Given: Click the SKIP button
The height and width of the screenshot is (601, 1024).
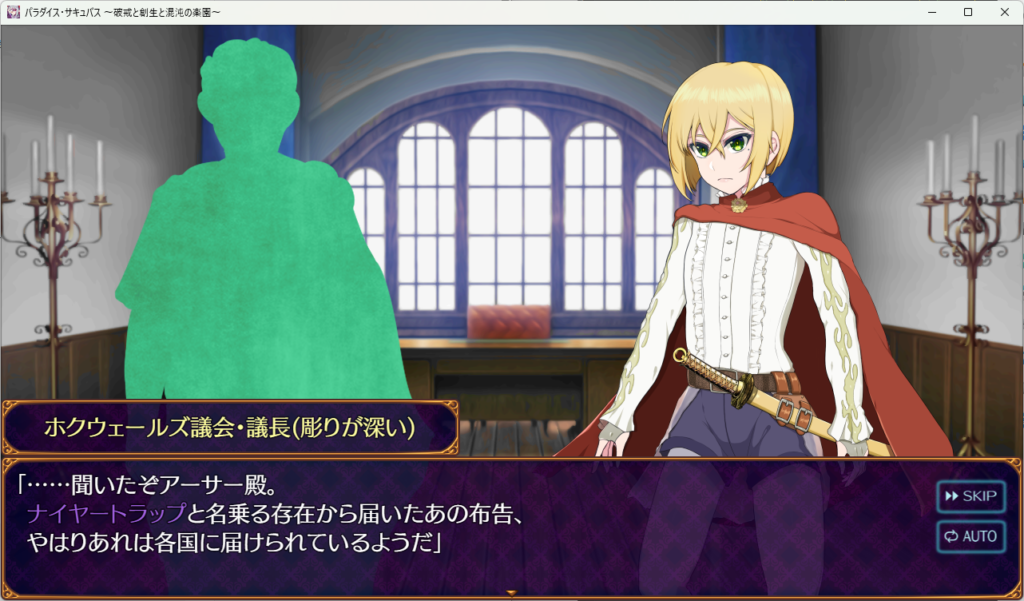Looking at the screenshot, I should coord(970,496).
